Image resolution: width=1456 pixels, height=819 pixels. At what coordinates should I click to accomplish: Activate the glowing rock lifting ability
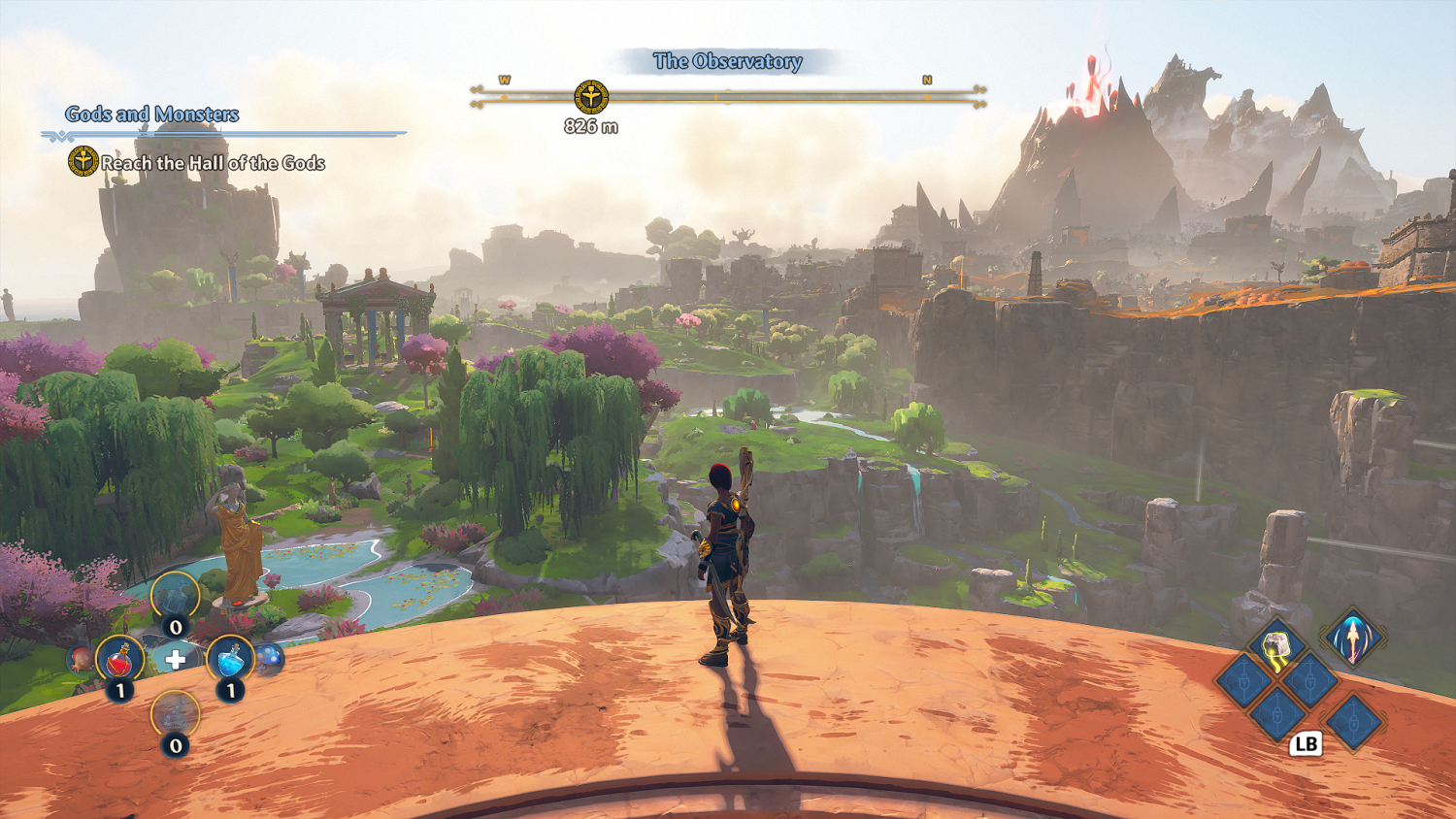(x=1276, y=645)
